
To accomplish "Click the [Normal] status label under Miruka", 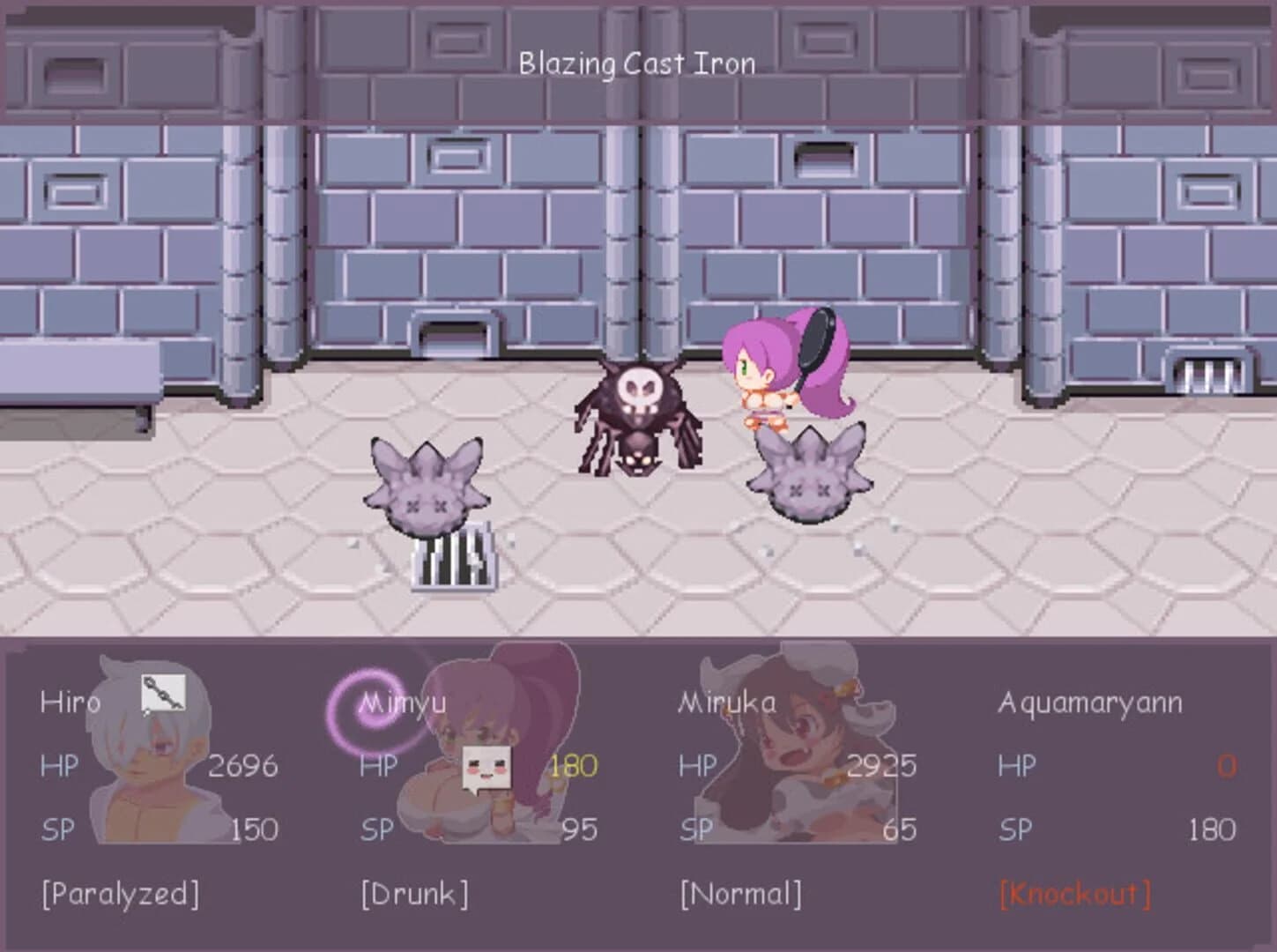I will tap(740, 894).
